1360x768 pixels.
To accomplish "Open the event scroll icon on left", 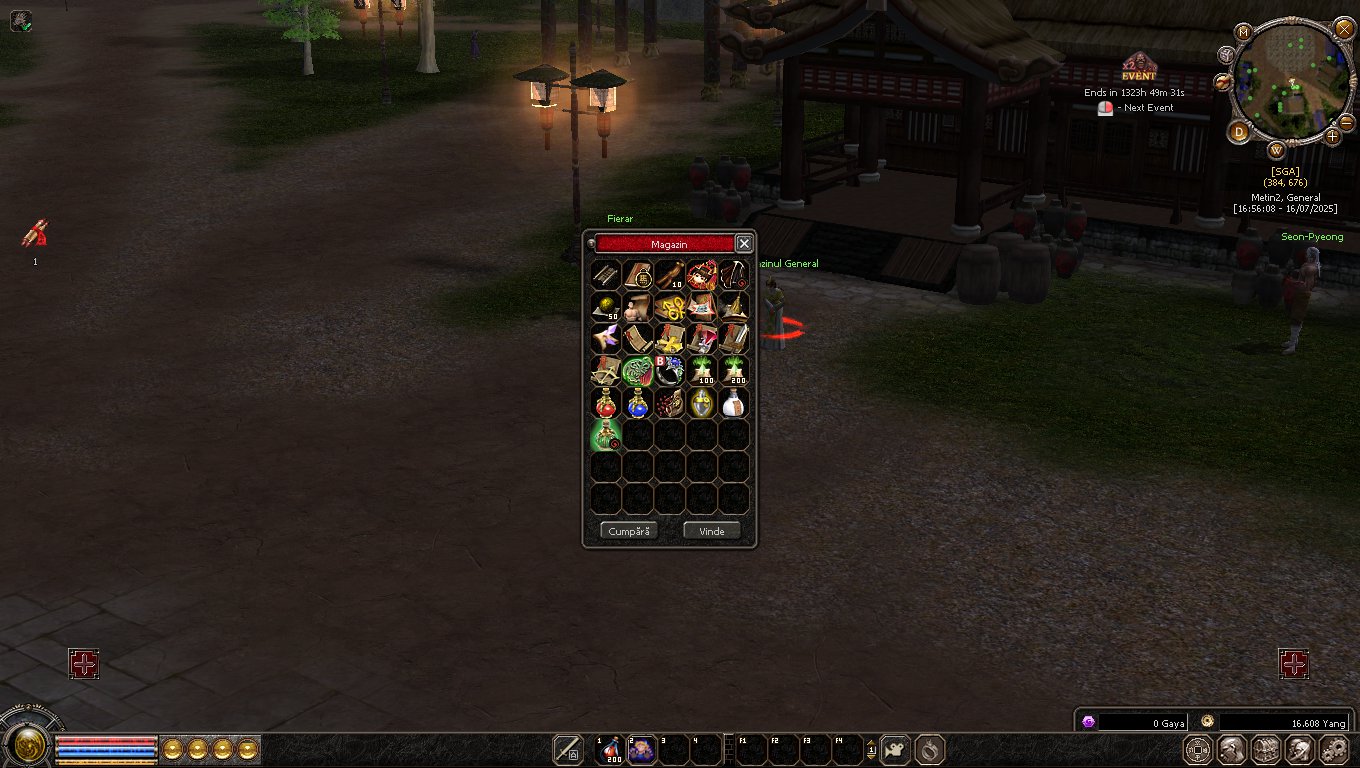I will [x=35, y=235].
